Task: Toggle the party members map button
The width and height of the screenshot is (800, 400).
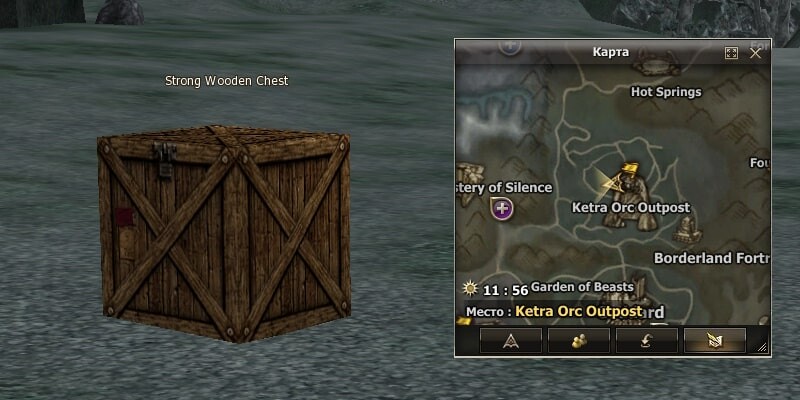Action: coord(578,342)
